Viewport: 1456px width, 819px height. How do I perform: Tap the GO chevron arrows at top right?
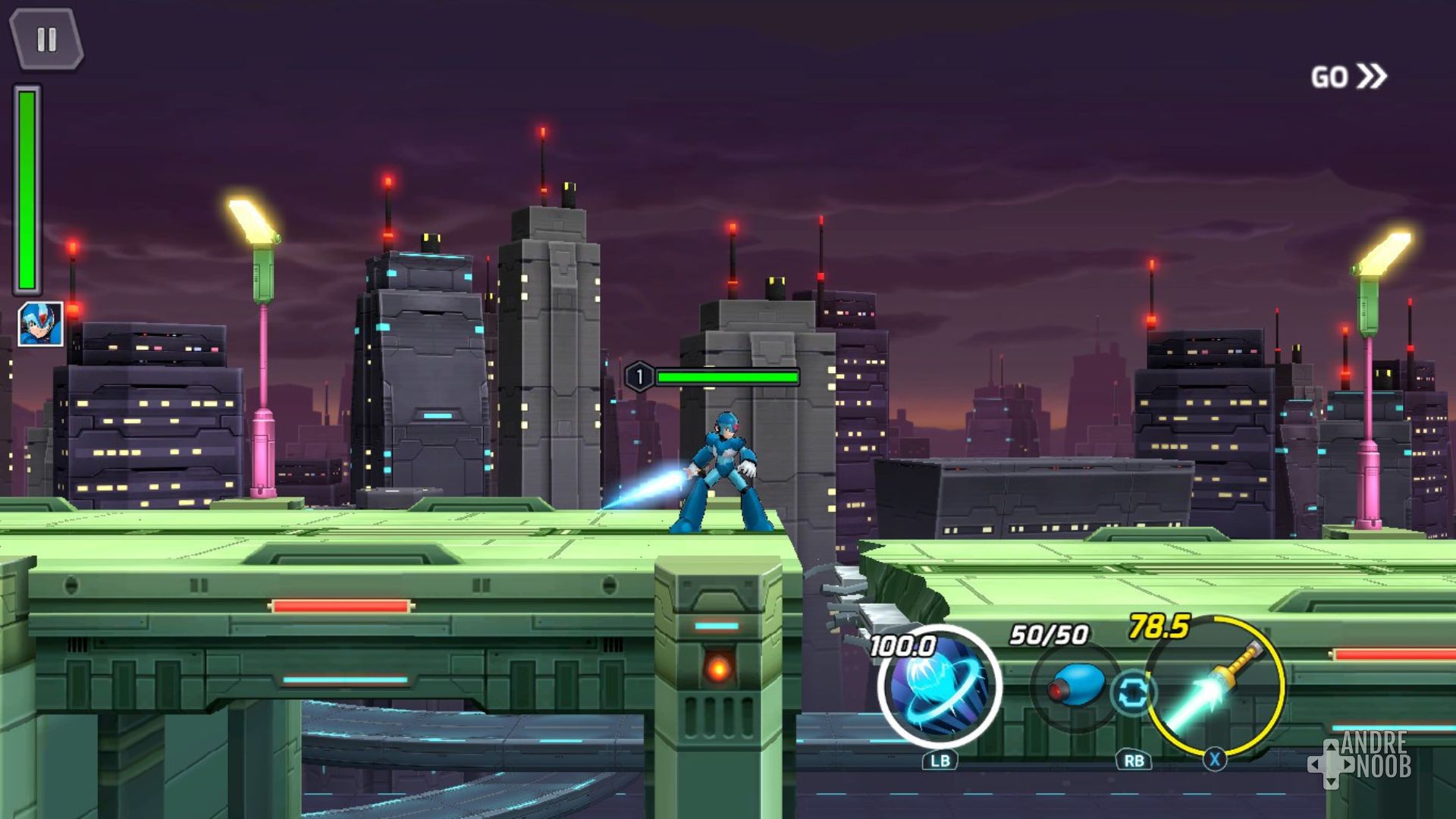[1370, 75]
